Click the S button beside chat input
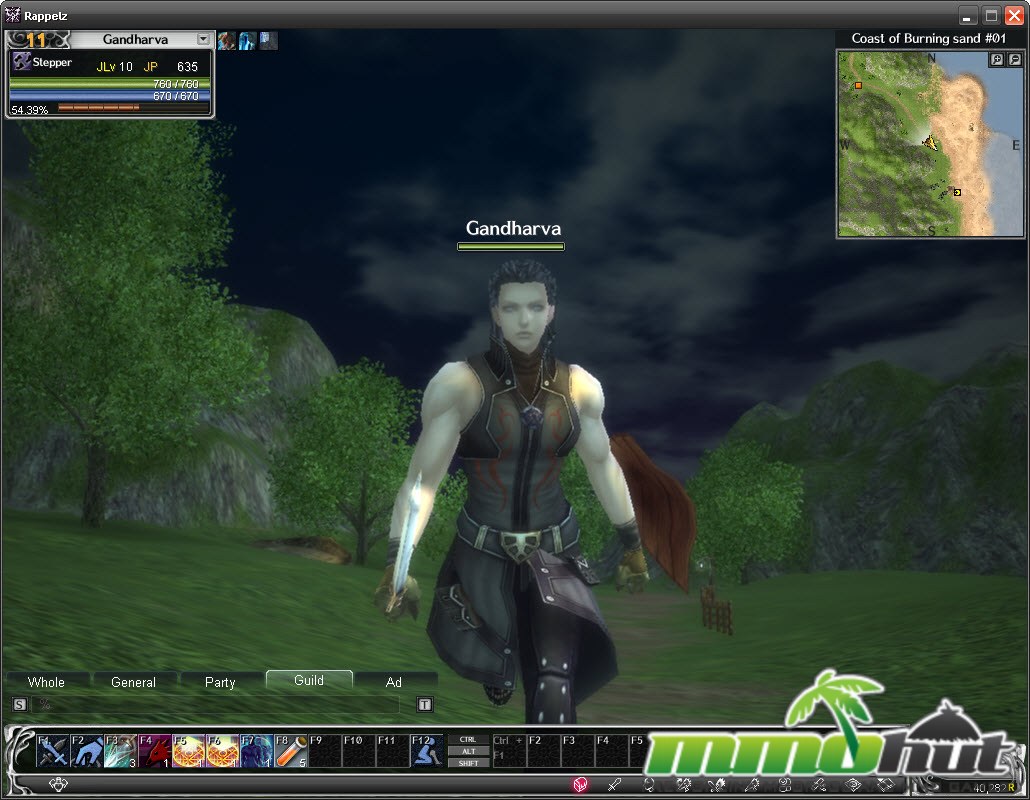The width and height of the screenshot is (1030, 800). click(19, 705)
